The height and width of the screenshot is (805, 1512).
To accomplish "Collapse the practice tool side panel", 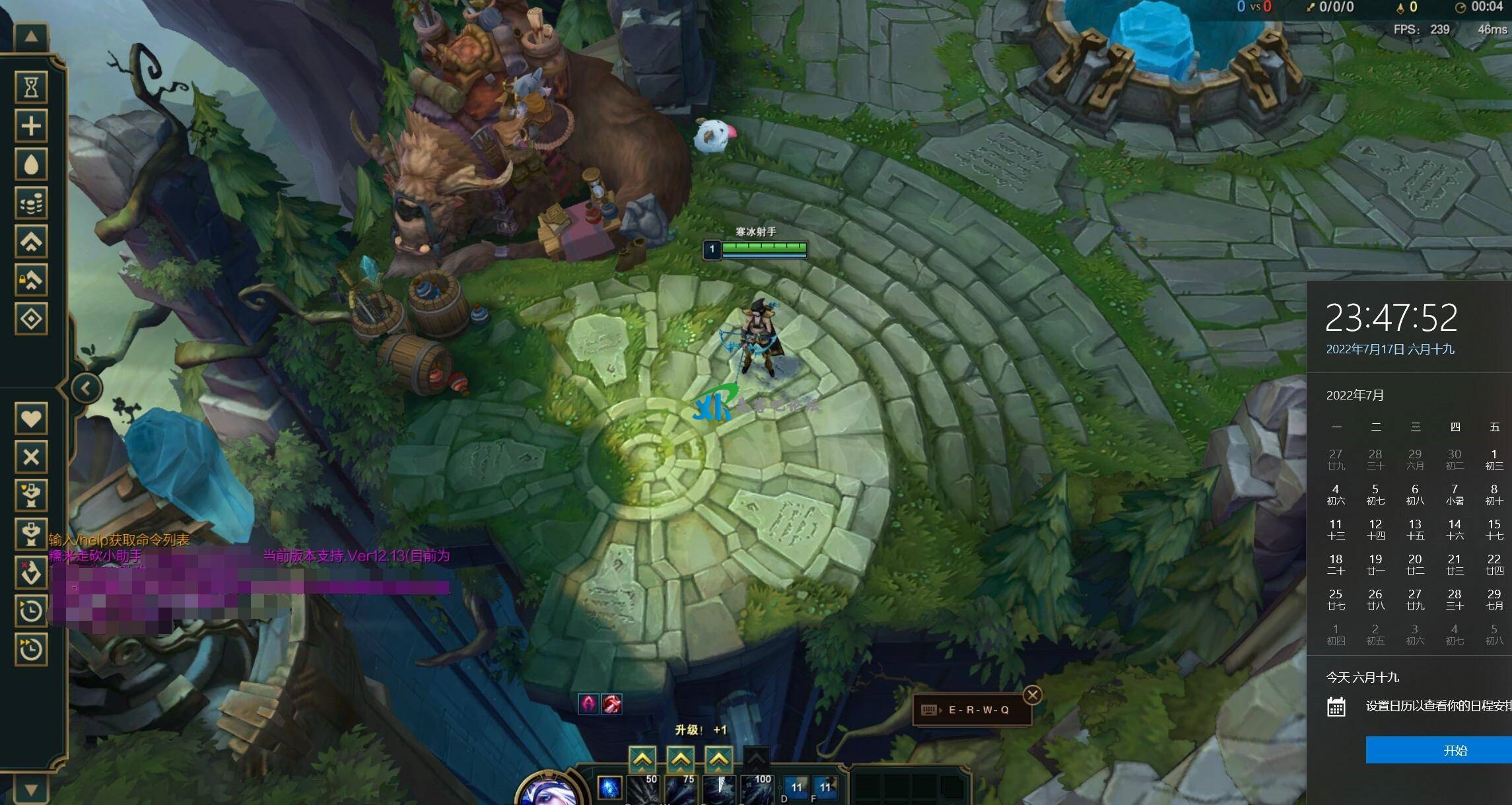I will click(x=86, y=388).
